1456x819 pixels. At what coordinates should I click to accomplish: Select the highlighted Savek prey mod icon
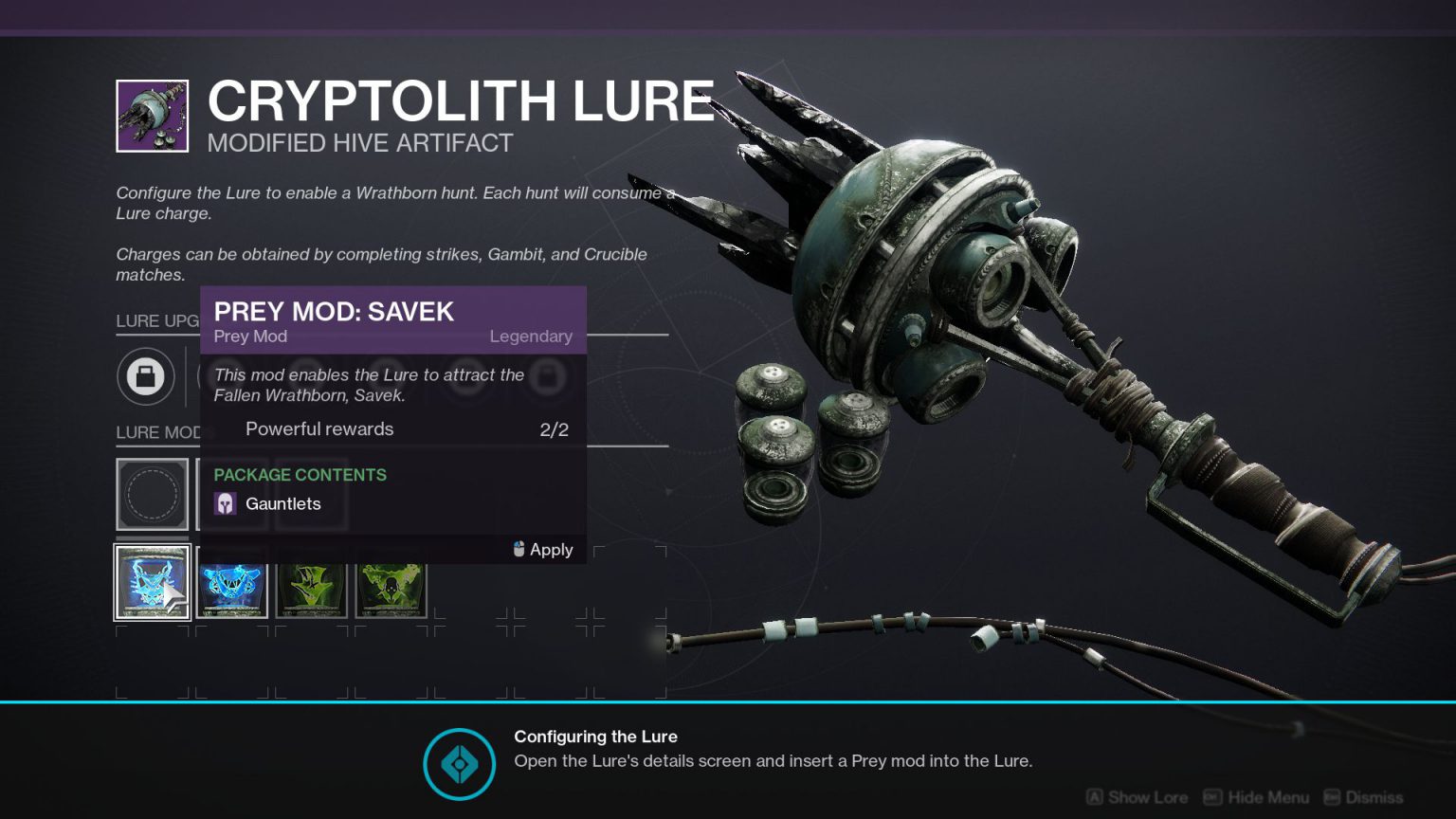tap(152, 582)
